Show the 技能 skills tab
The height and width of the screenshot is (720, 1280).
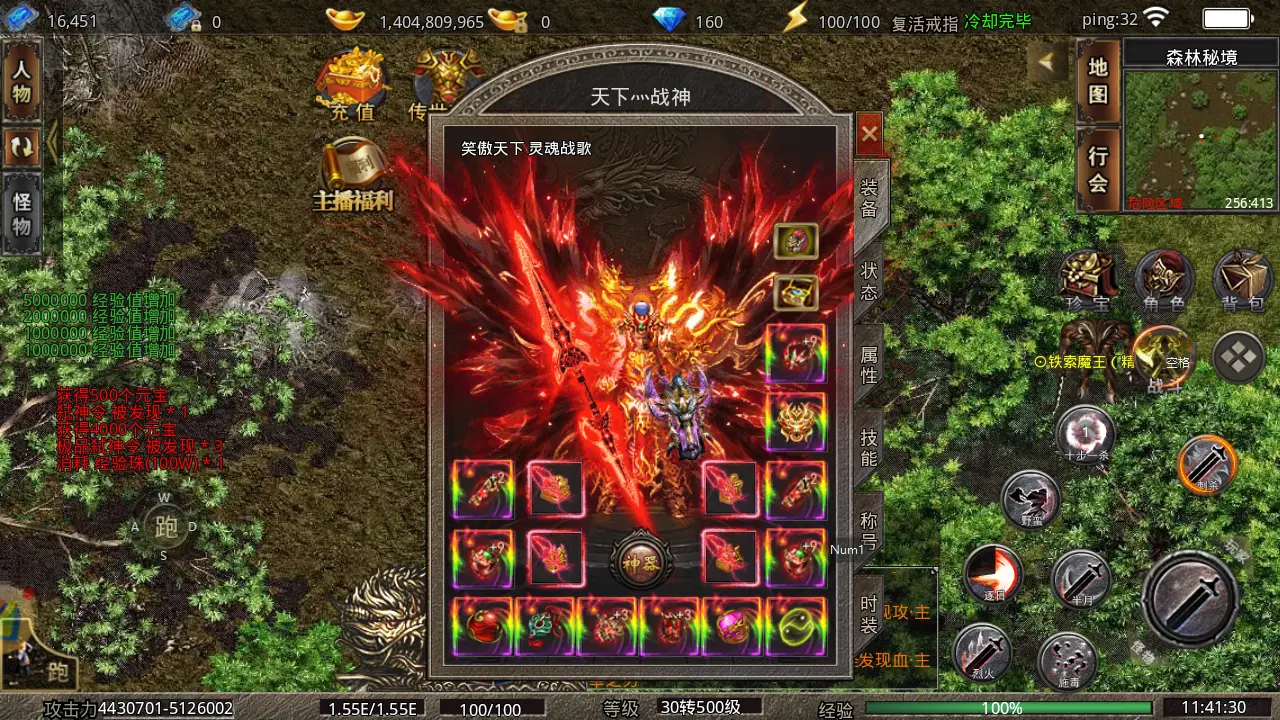869,447
